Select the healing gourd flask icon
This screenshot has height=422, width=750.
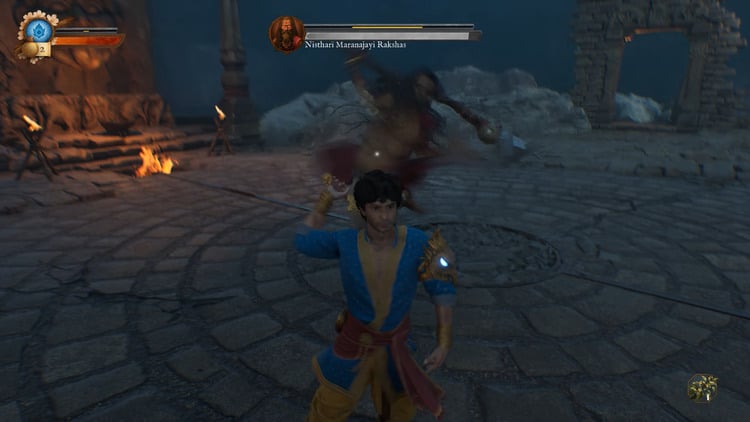28,48
